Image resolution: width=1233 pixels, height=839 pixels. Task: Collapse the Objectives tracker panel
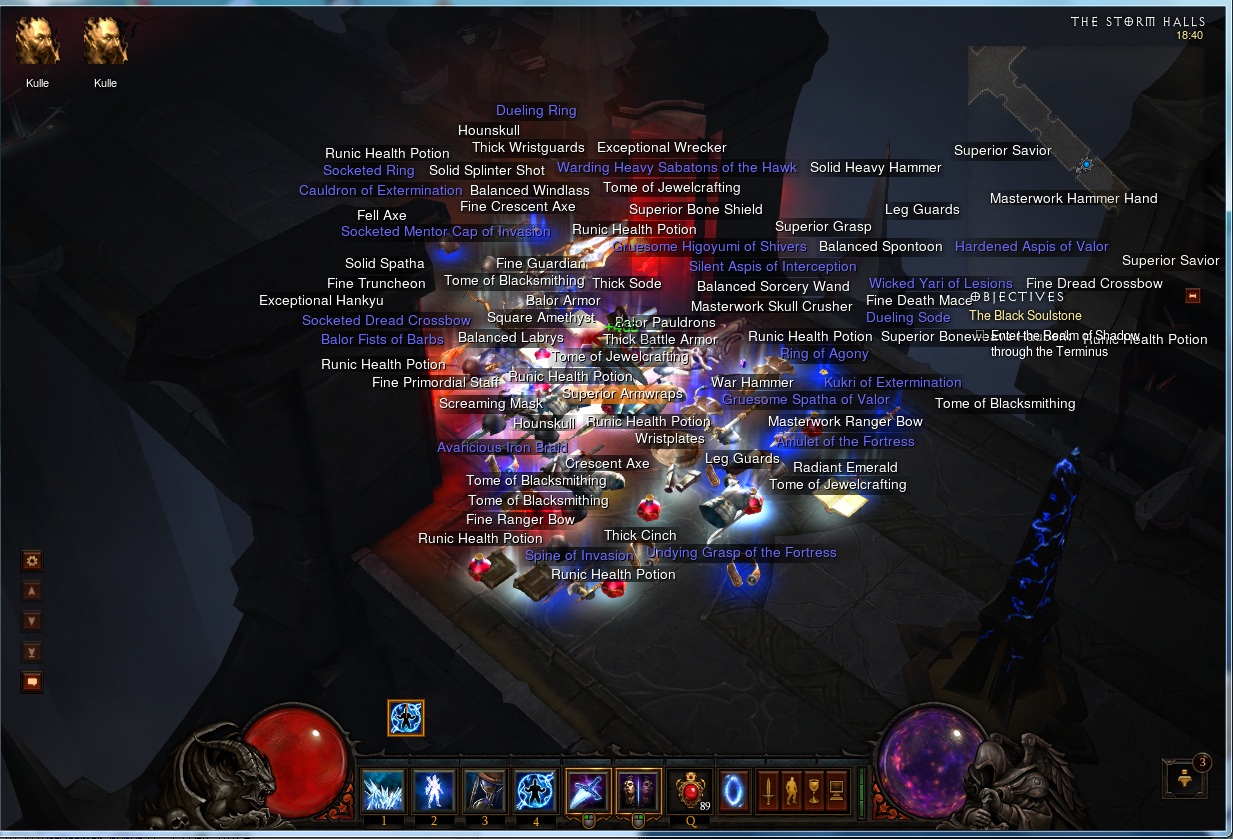[x=1192, y=296]
